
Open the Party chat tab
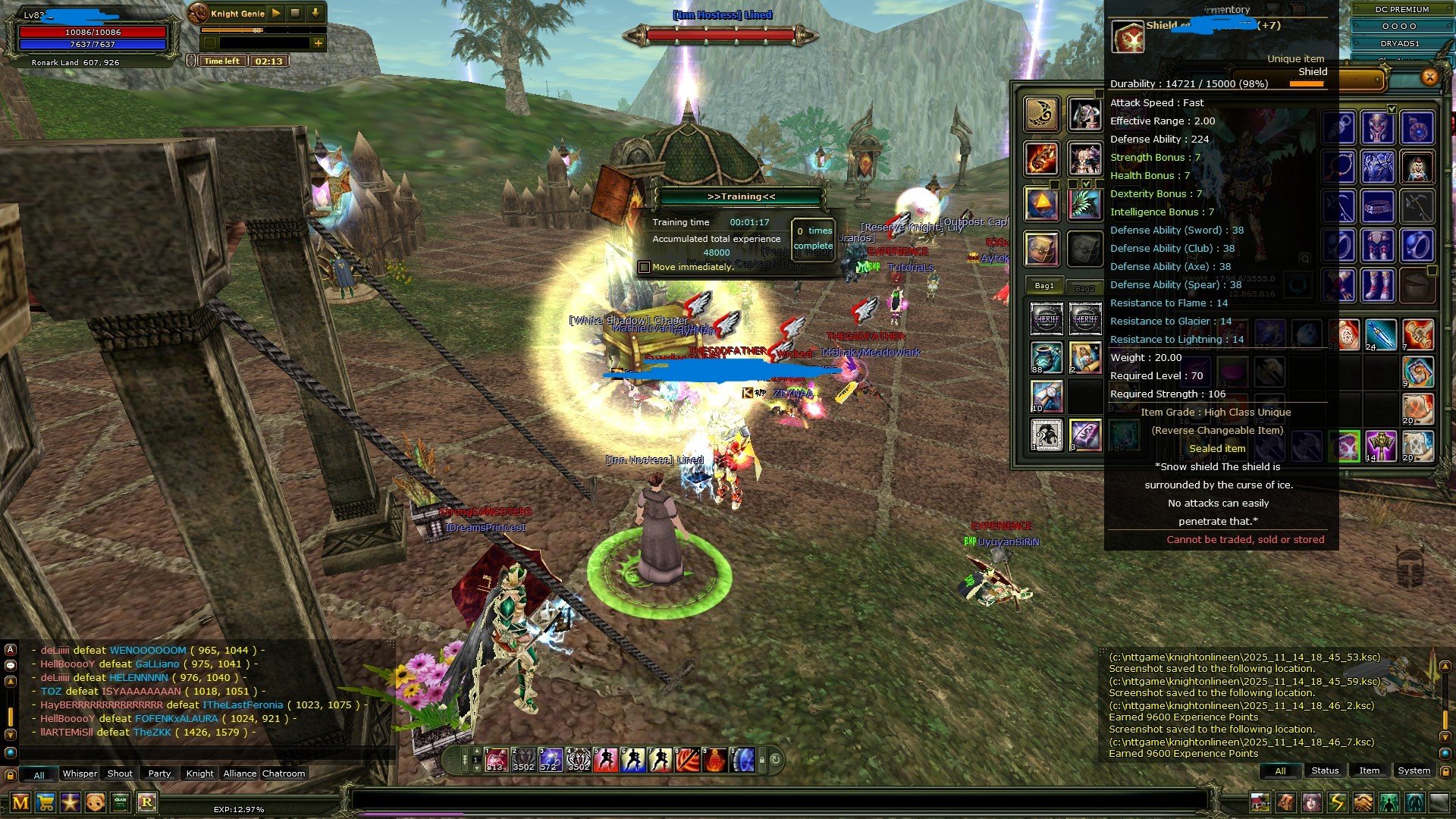[x=159, y=773]
